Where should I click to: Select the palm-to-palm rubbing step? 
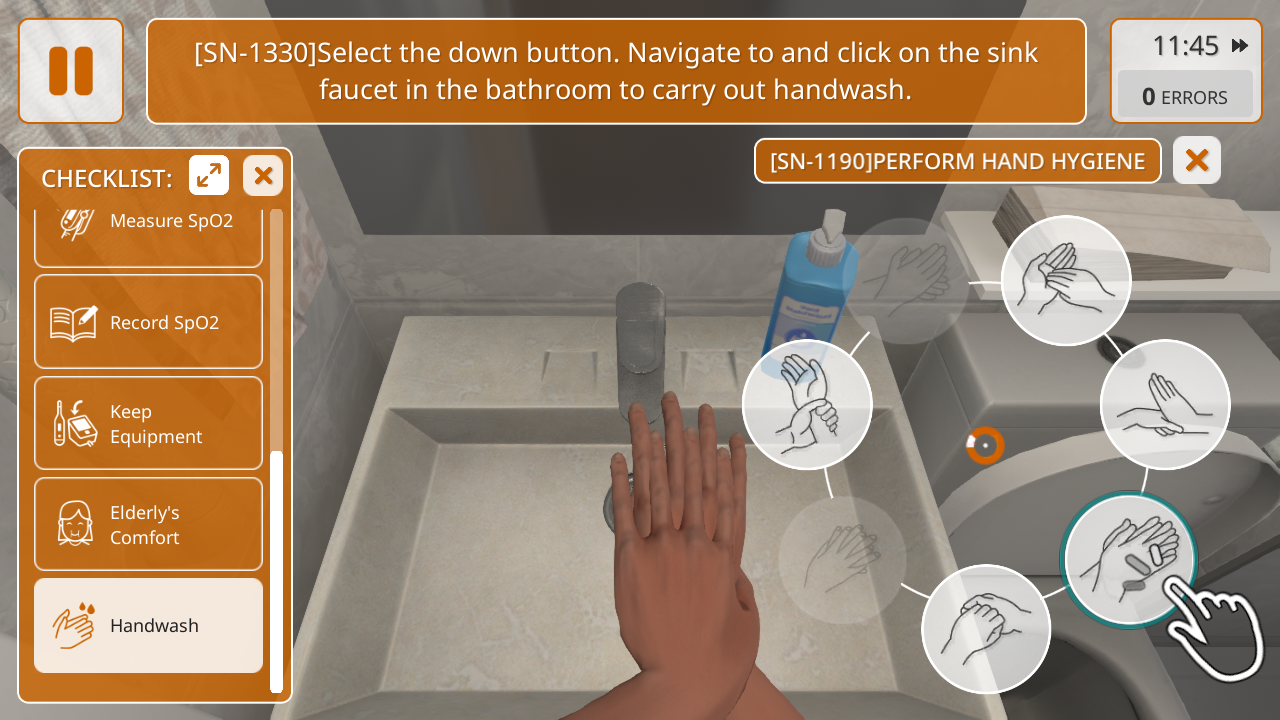click(1066, 281)
